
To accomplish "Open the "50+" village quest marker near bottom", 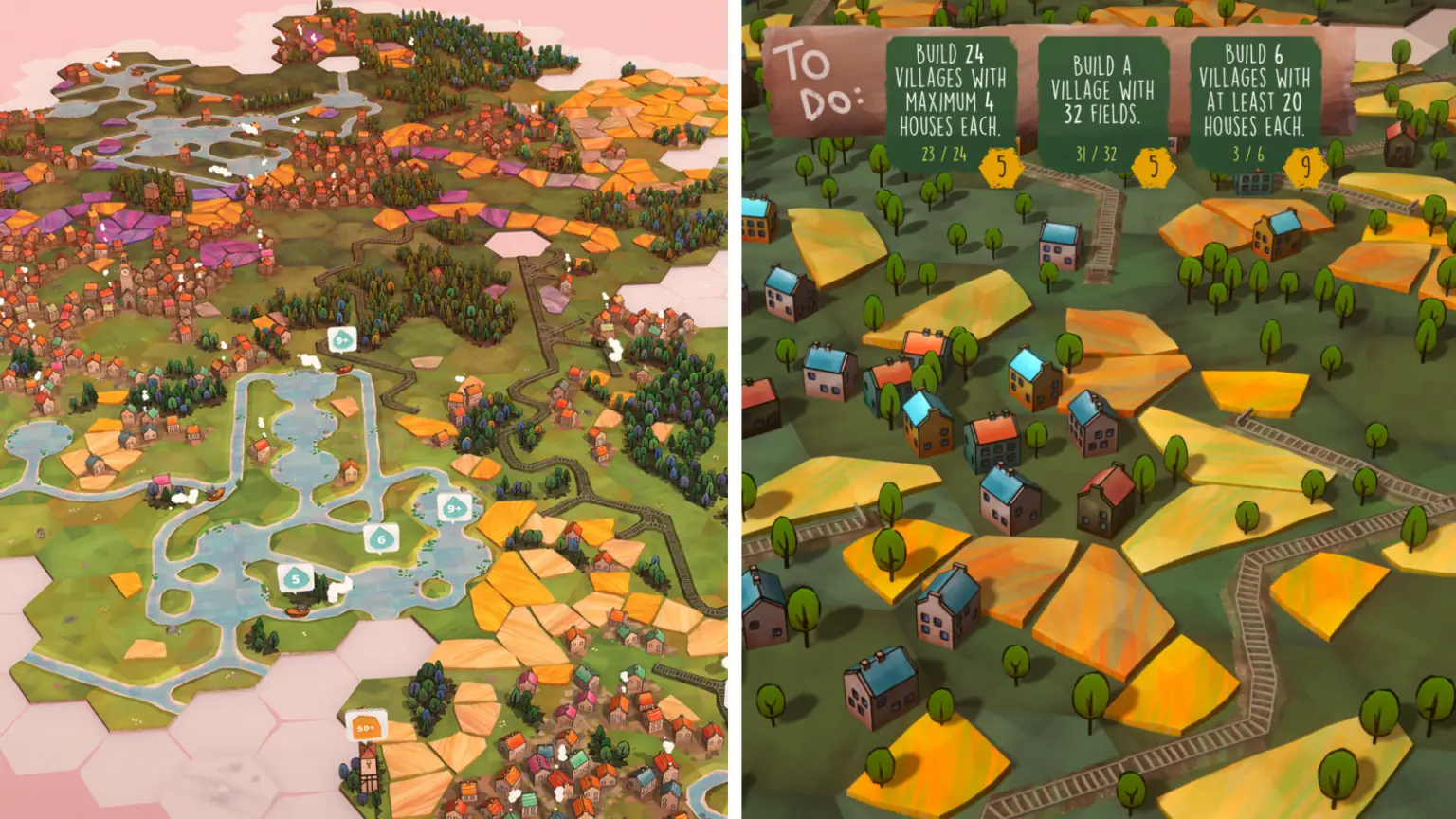I will pyautogui.click(x=365, y=725).
